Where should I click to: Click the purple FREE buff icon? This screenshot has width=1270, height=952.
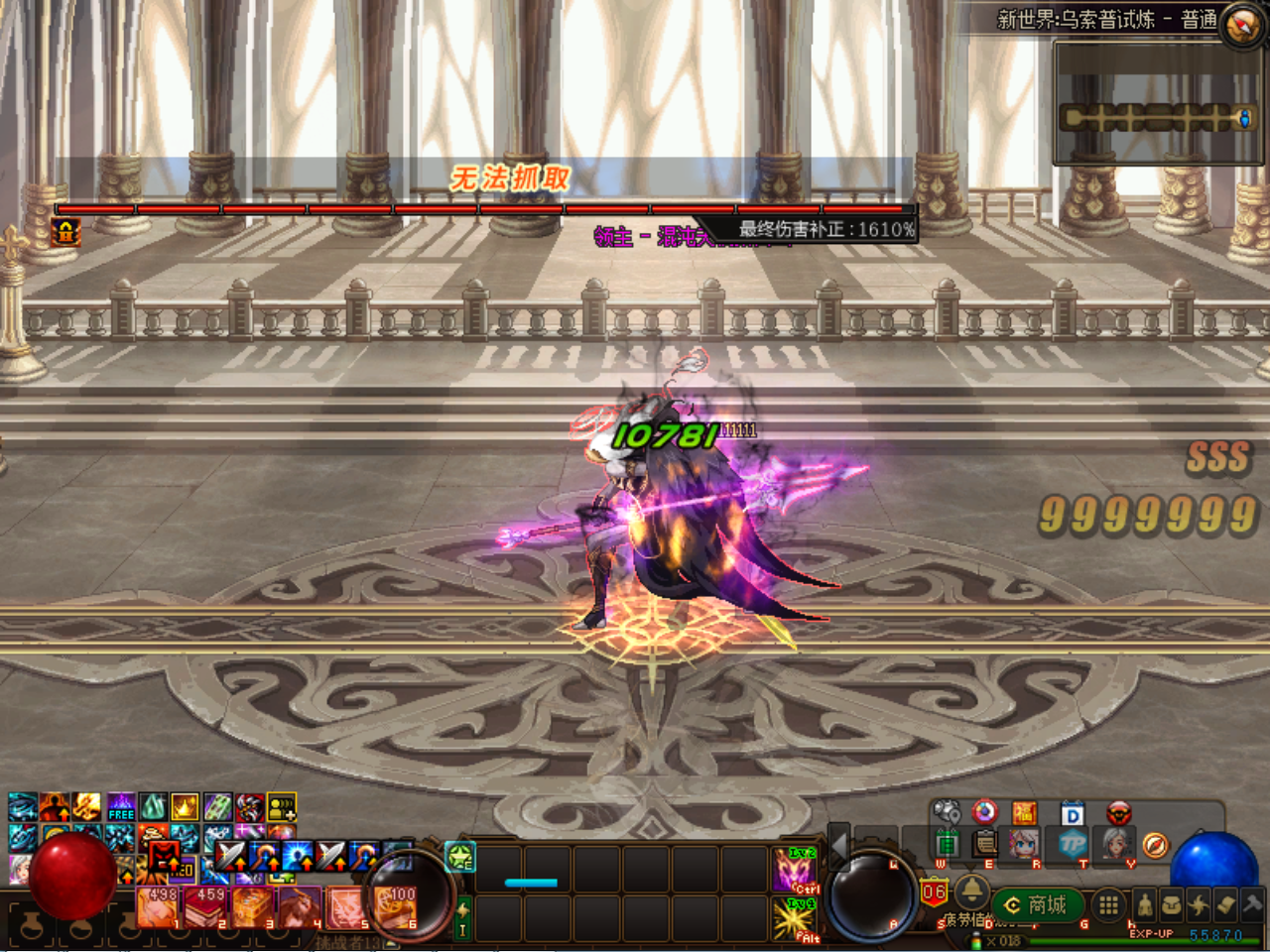click(121, 807)
